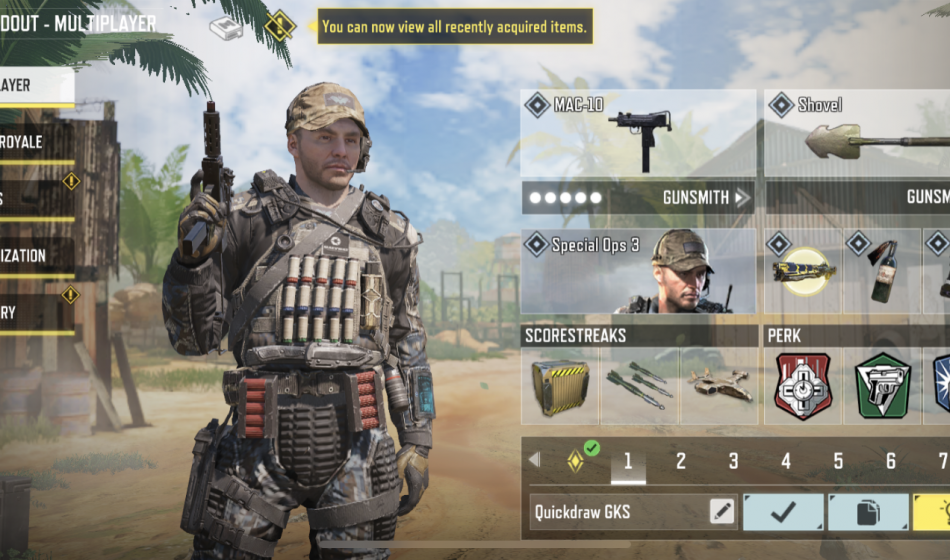Confirm loadout with the checkmark button
The width and height of the screenshot is (950, 560).
click(x=783, y=512)
